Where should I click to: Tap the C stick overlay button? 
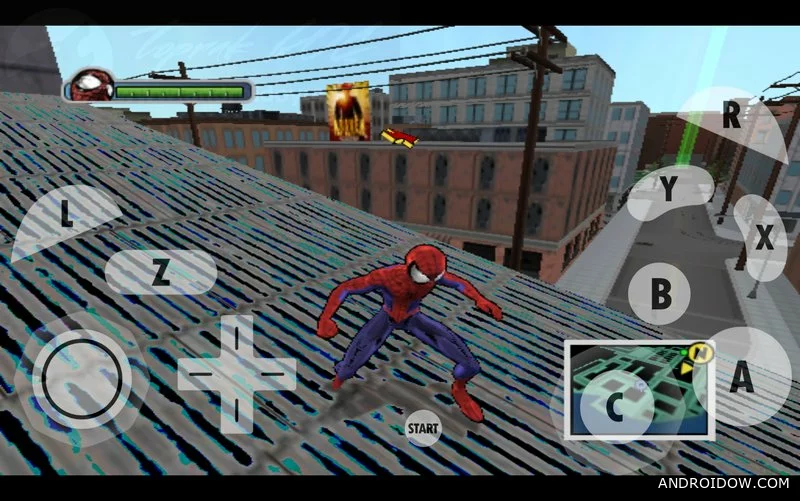click(x=616, y=404)
